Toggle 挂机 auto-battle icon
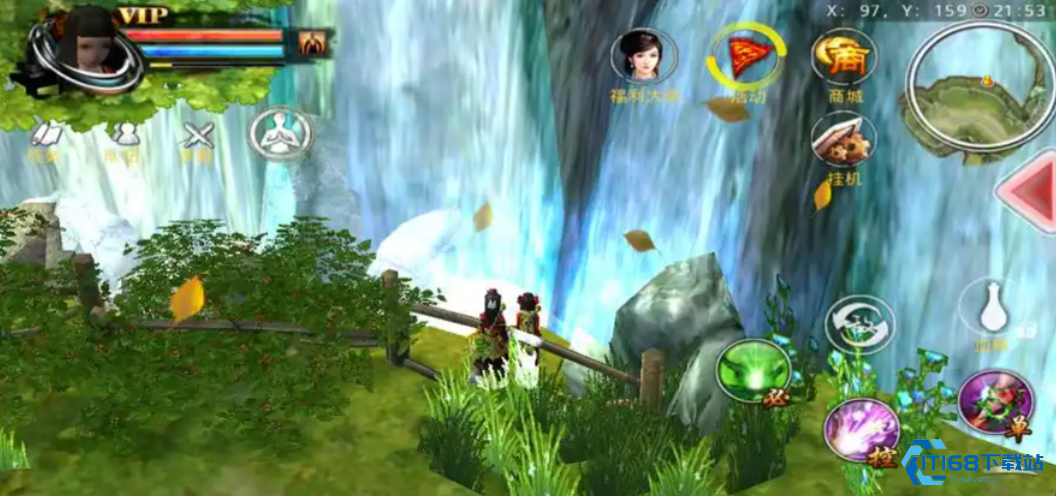 point(844,140)
